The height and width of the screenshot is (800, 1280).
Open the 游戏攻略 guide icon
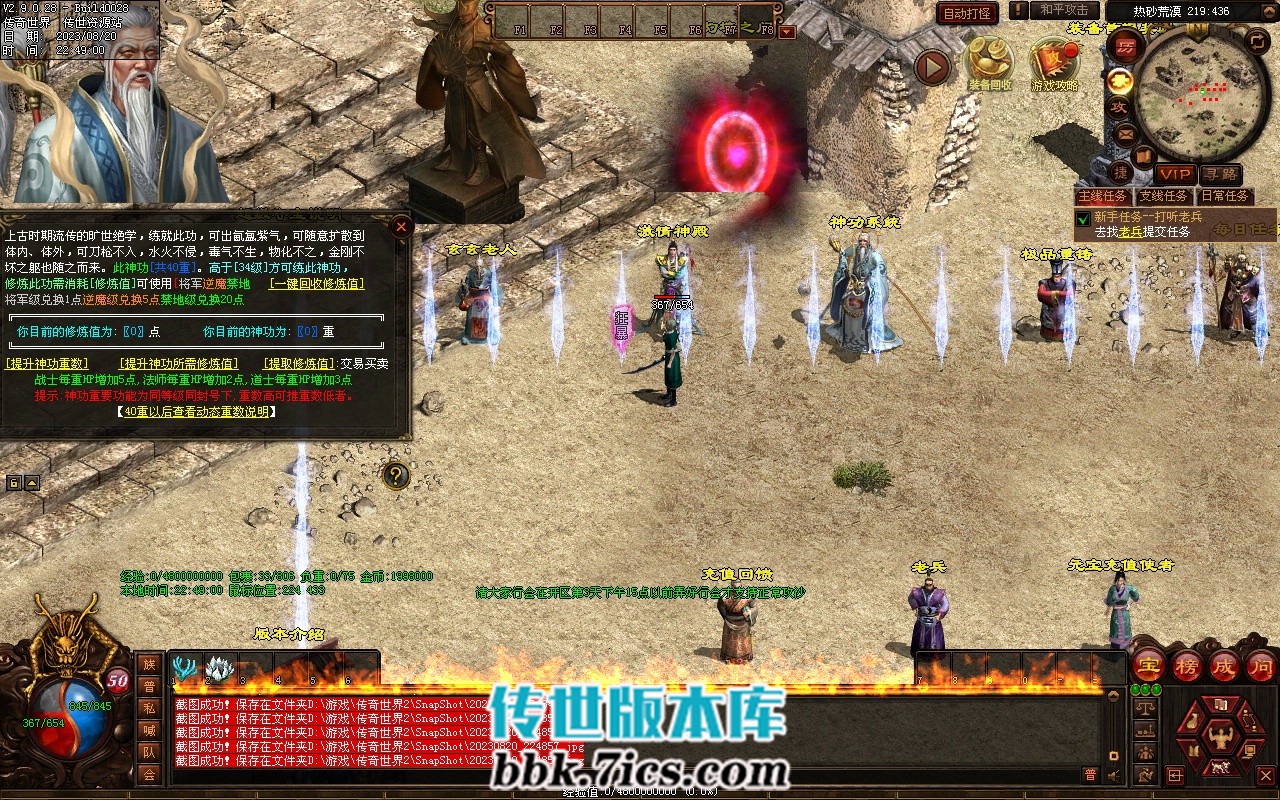(x=1055, y=62)
